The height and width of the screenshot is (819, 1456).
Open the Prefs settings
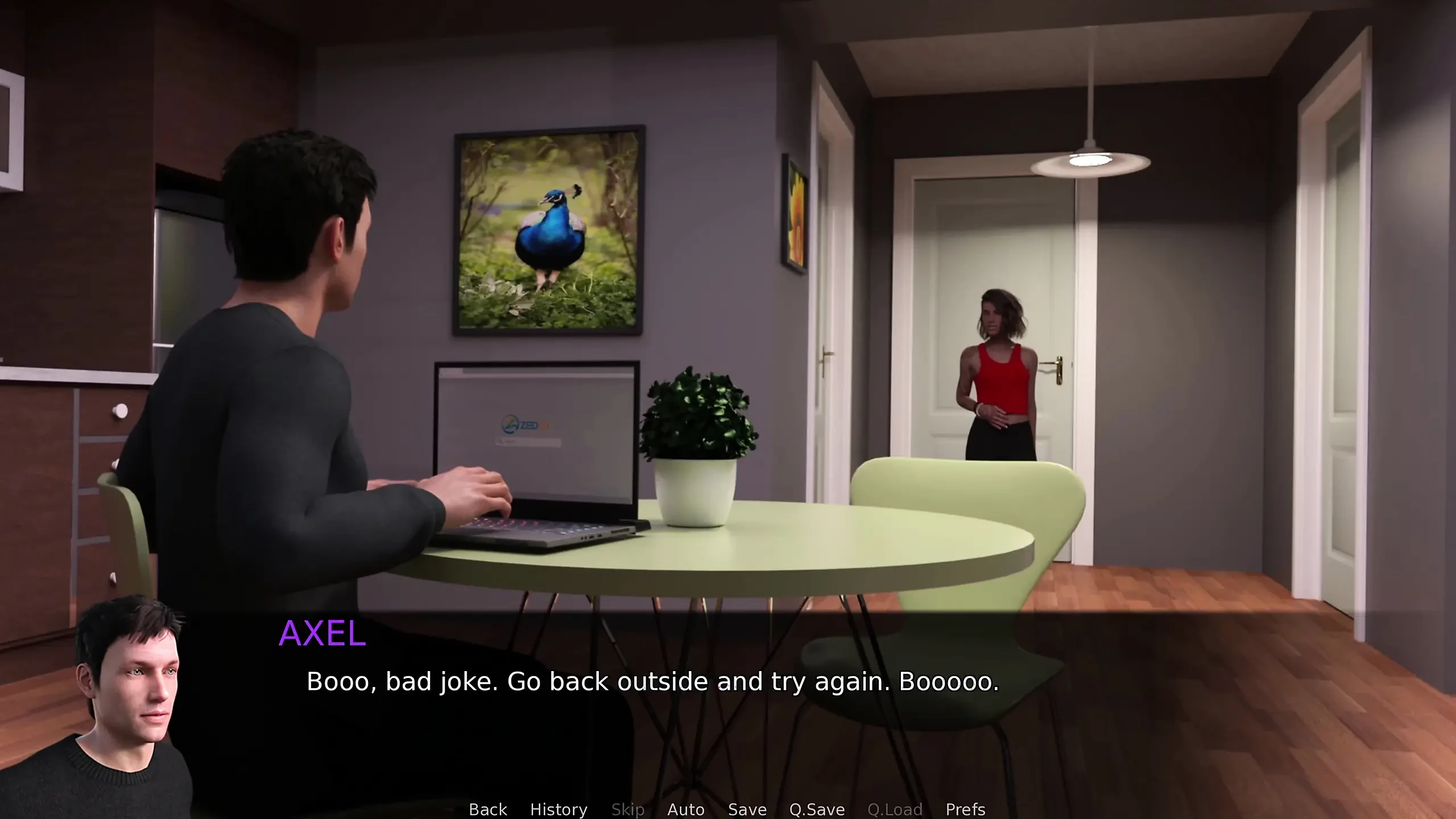point(965,809)
